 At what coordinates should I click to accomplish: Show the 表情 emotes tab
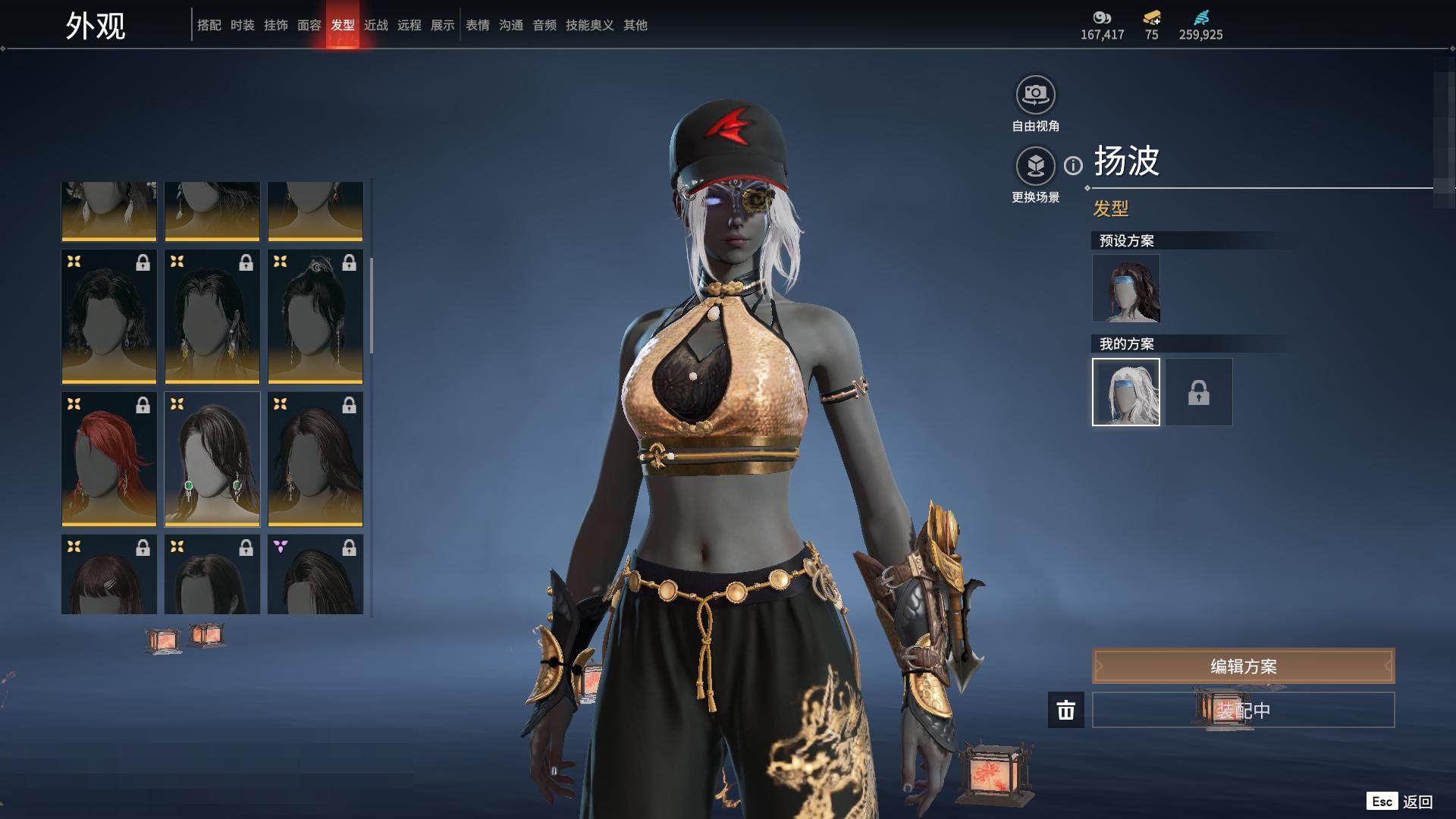point(477,25)
